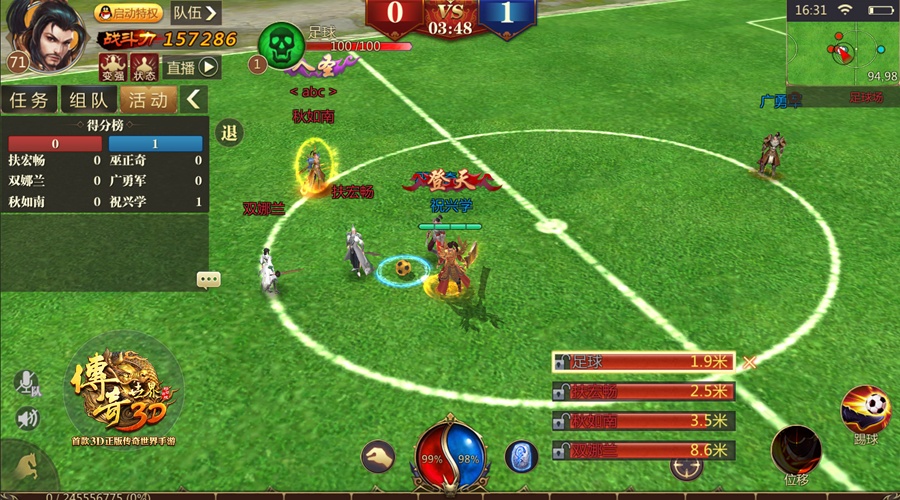Close the target list with the X
The height and width of the screenshot is (500, 900).
(x=750, y=362)
